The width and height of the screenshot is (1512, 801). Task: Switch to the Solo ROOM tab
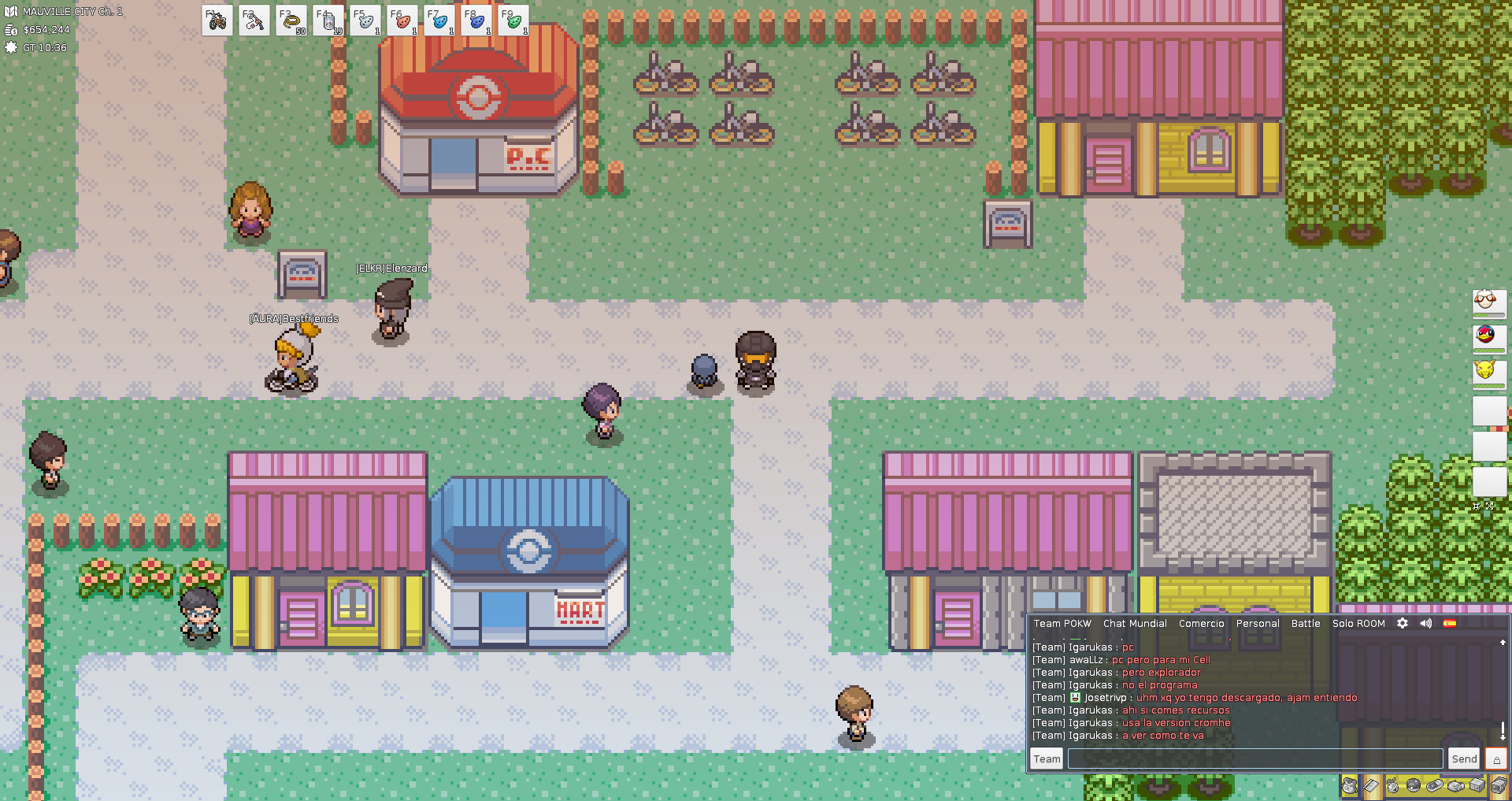coord(1358,624)
